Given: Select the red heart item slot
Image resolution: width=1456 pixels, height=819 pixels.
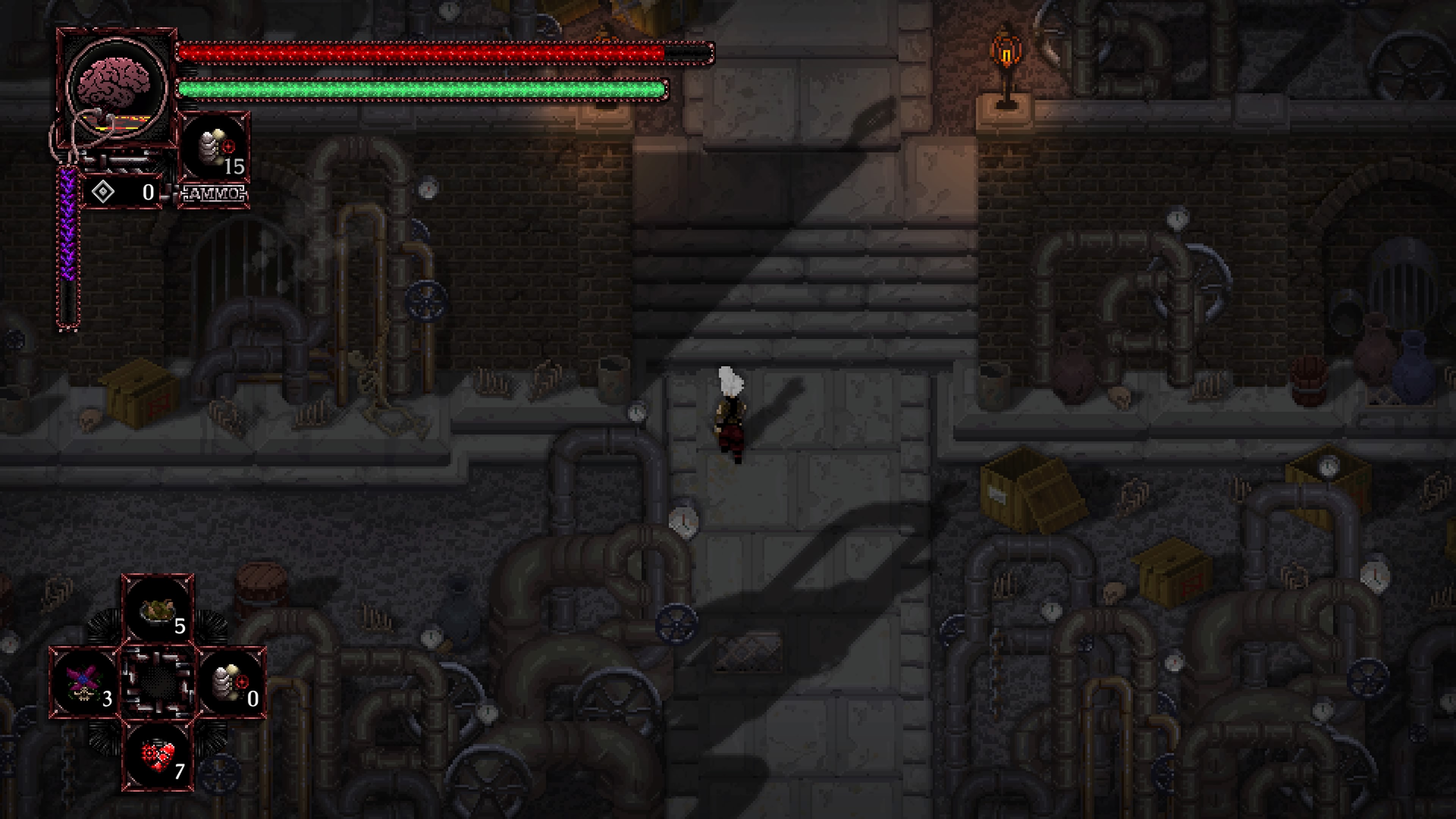Looking at the screenshot, I should [x=158, y=756].
